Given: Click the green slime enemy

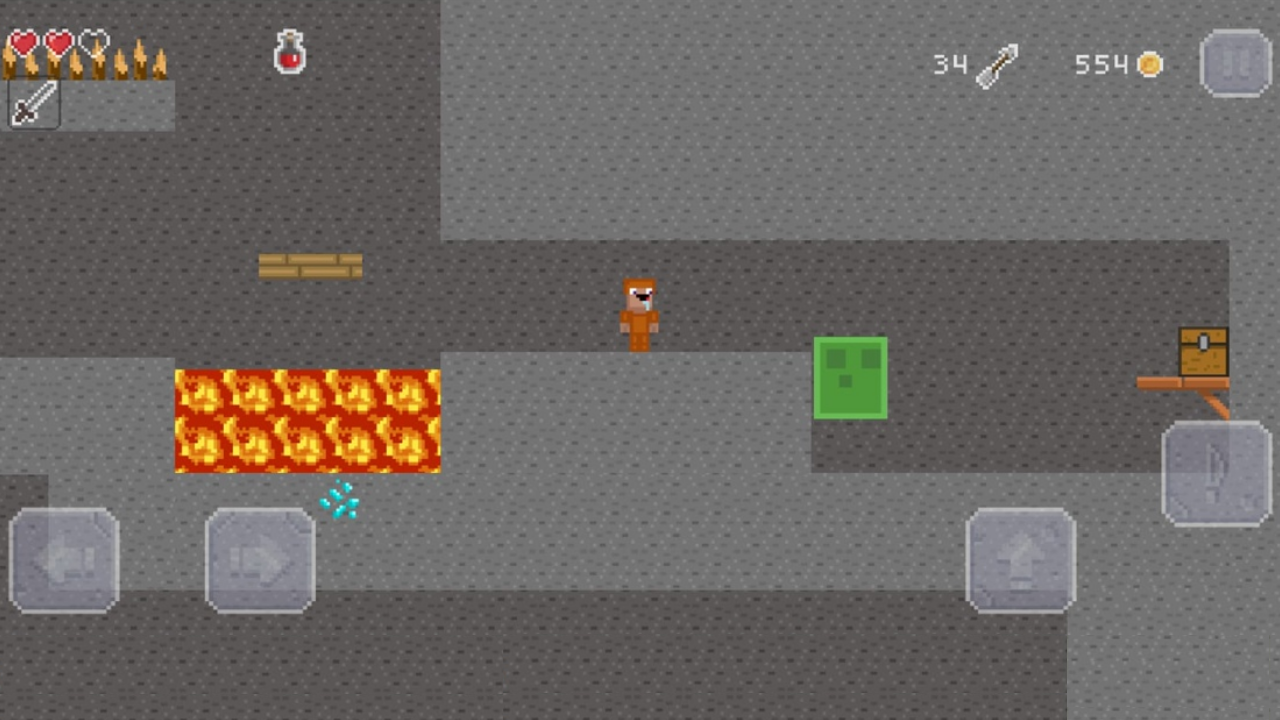Looking at the screenshot, I should click(850, 378).
